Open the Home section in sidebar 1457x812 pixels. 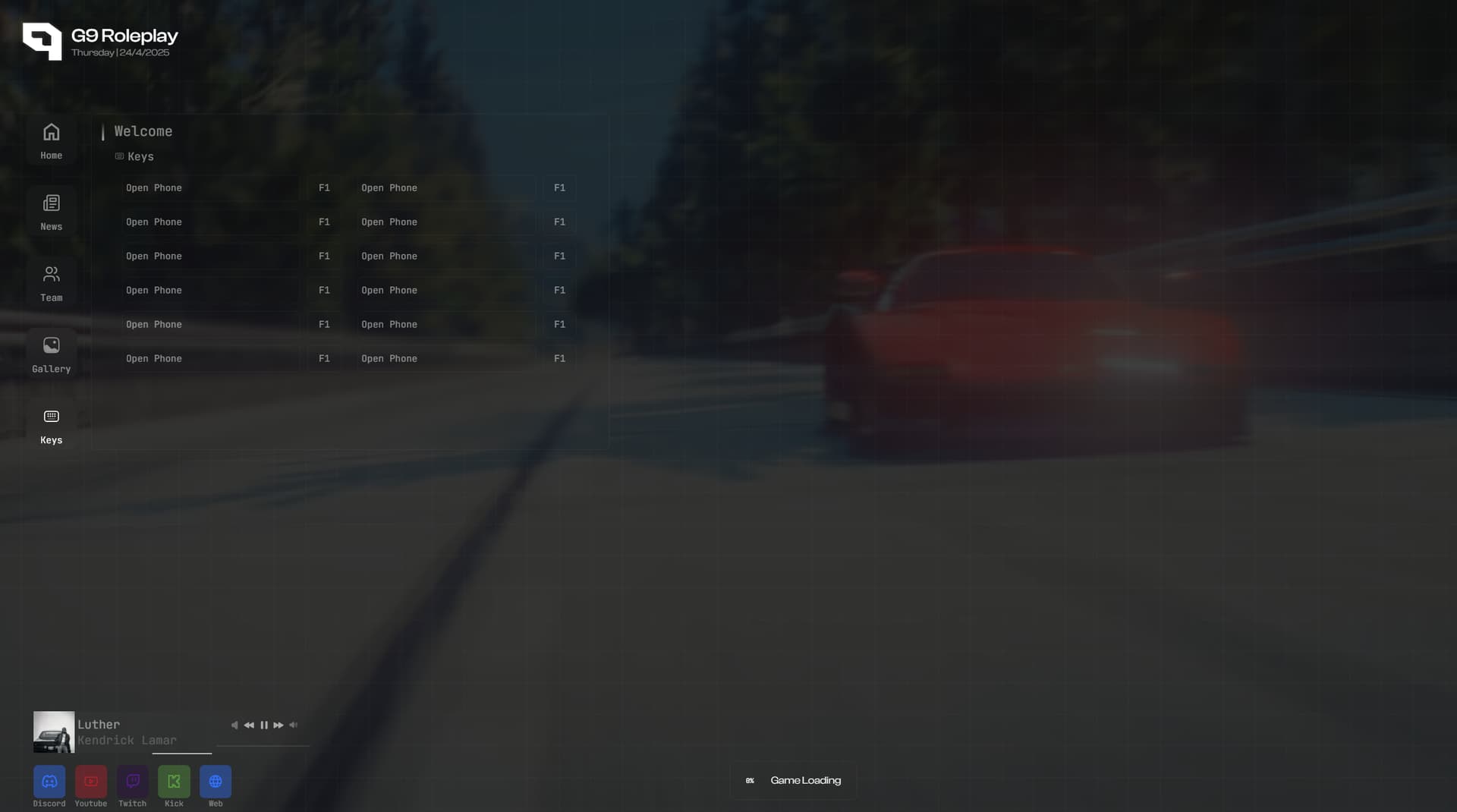coord(50,141)
